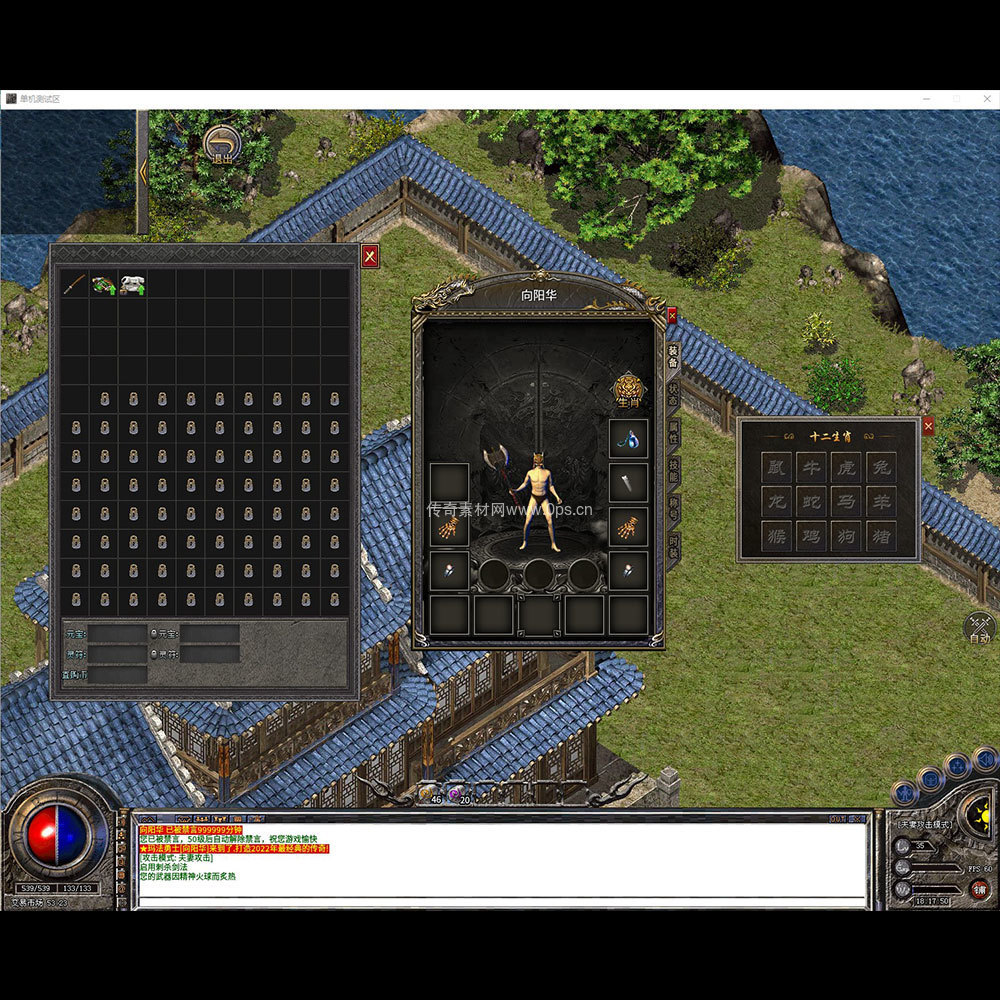Select the wooden staff in the bag

(74, 285)
